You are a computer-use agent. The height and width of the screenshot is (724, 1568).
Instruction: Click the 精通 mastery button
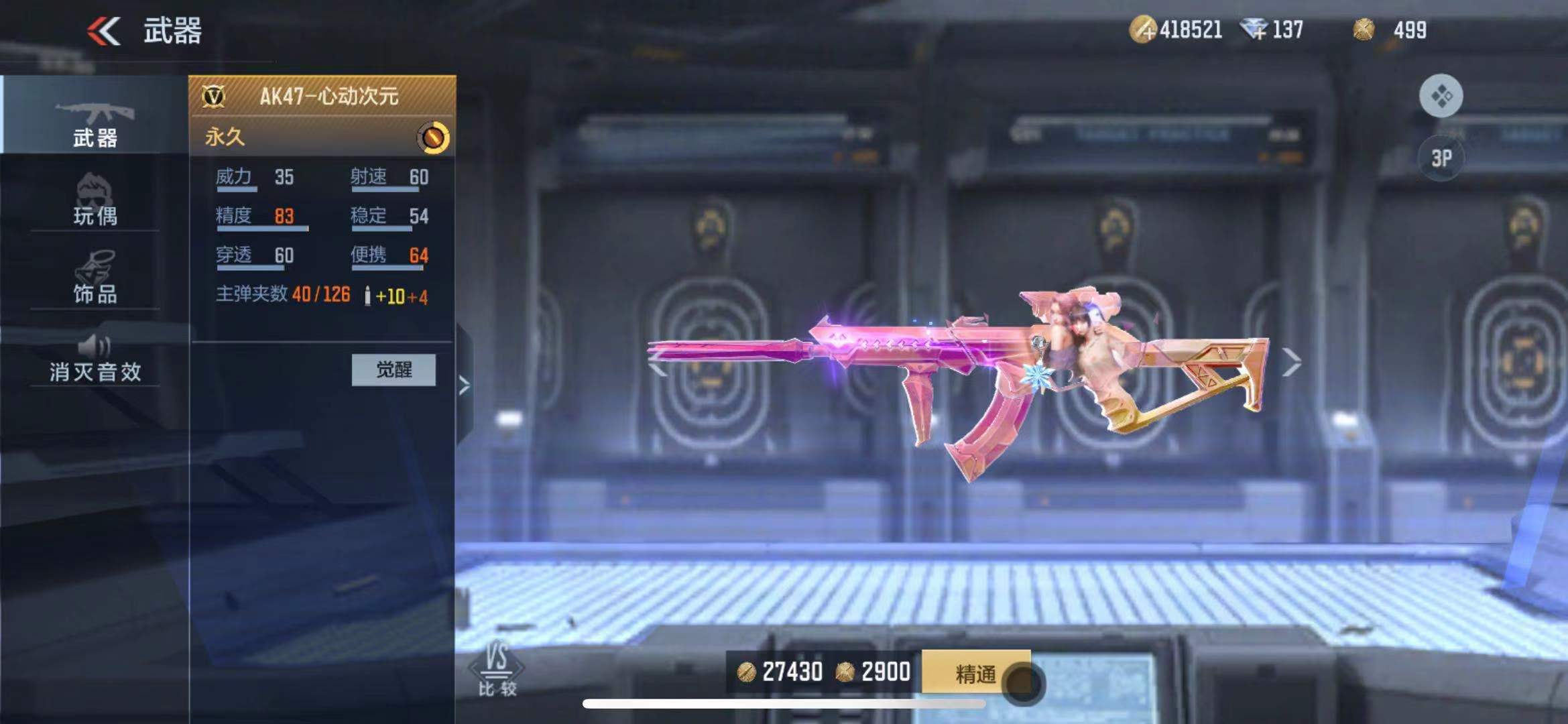pos(975,673)
